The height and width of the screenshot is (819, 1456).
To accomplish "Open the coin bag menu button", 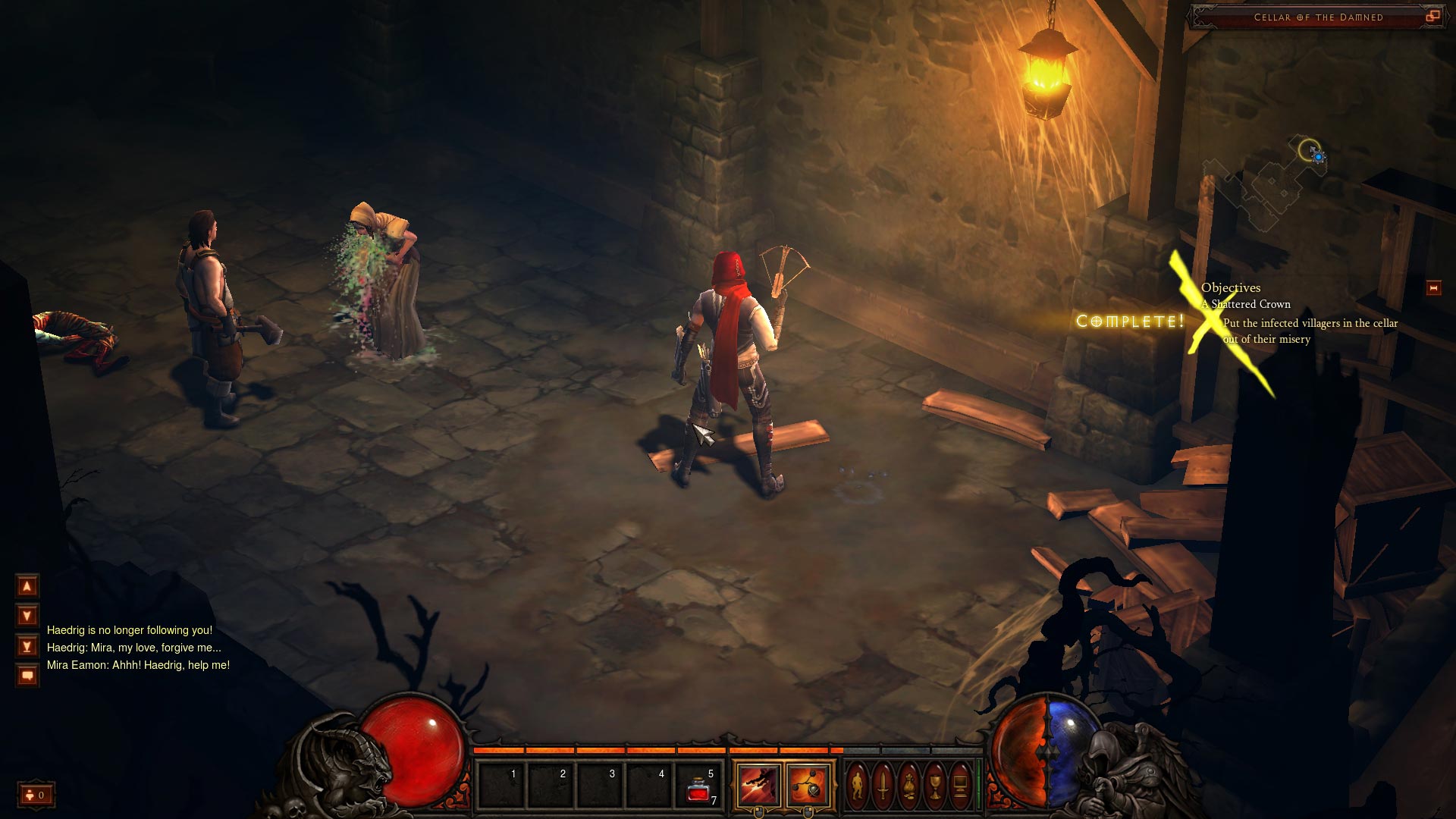I will point(908,786).
